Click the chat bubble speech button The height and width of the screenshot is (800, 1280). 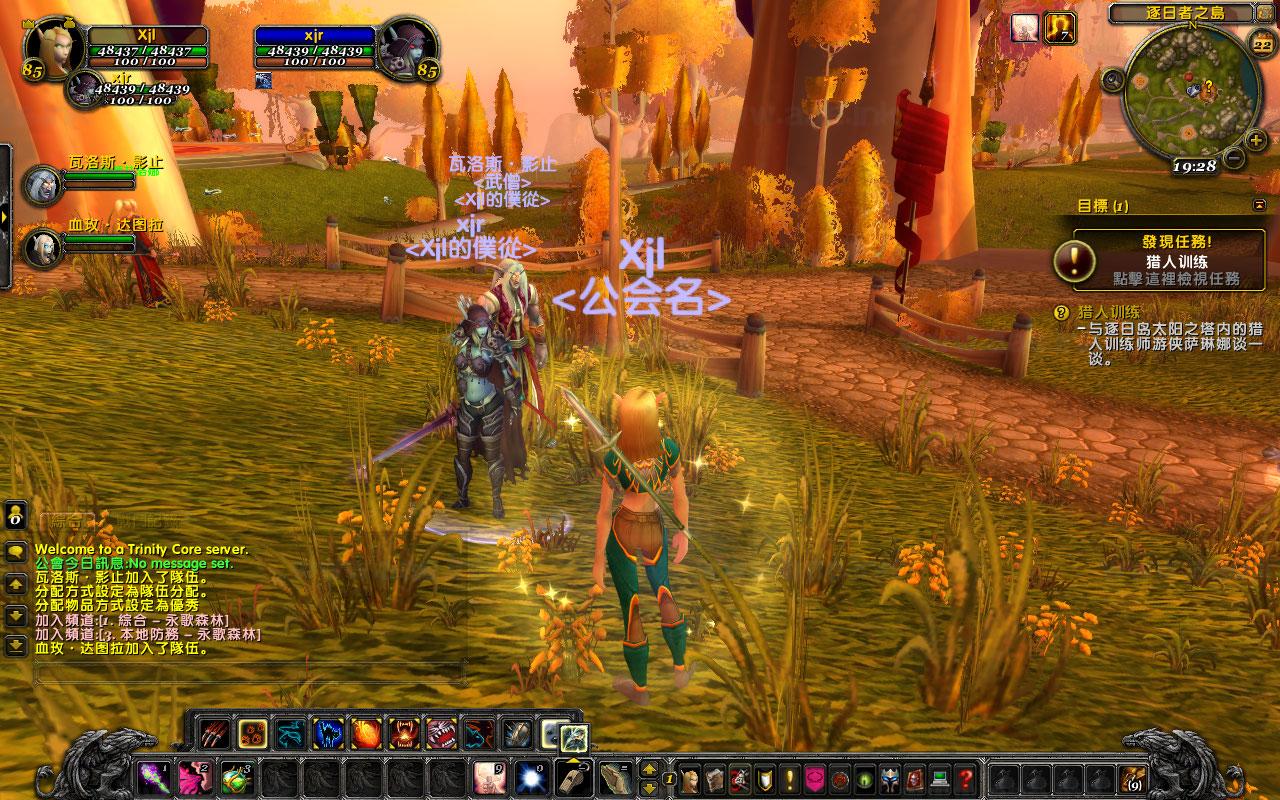click(16, 551)
